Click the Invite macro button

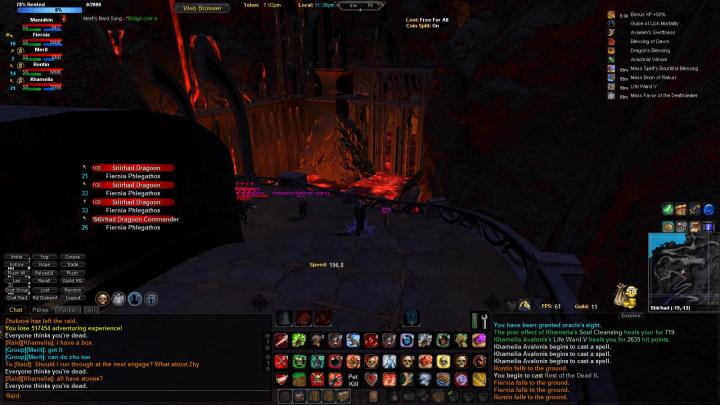pyautogui.click(x=16, y=257)
